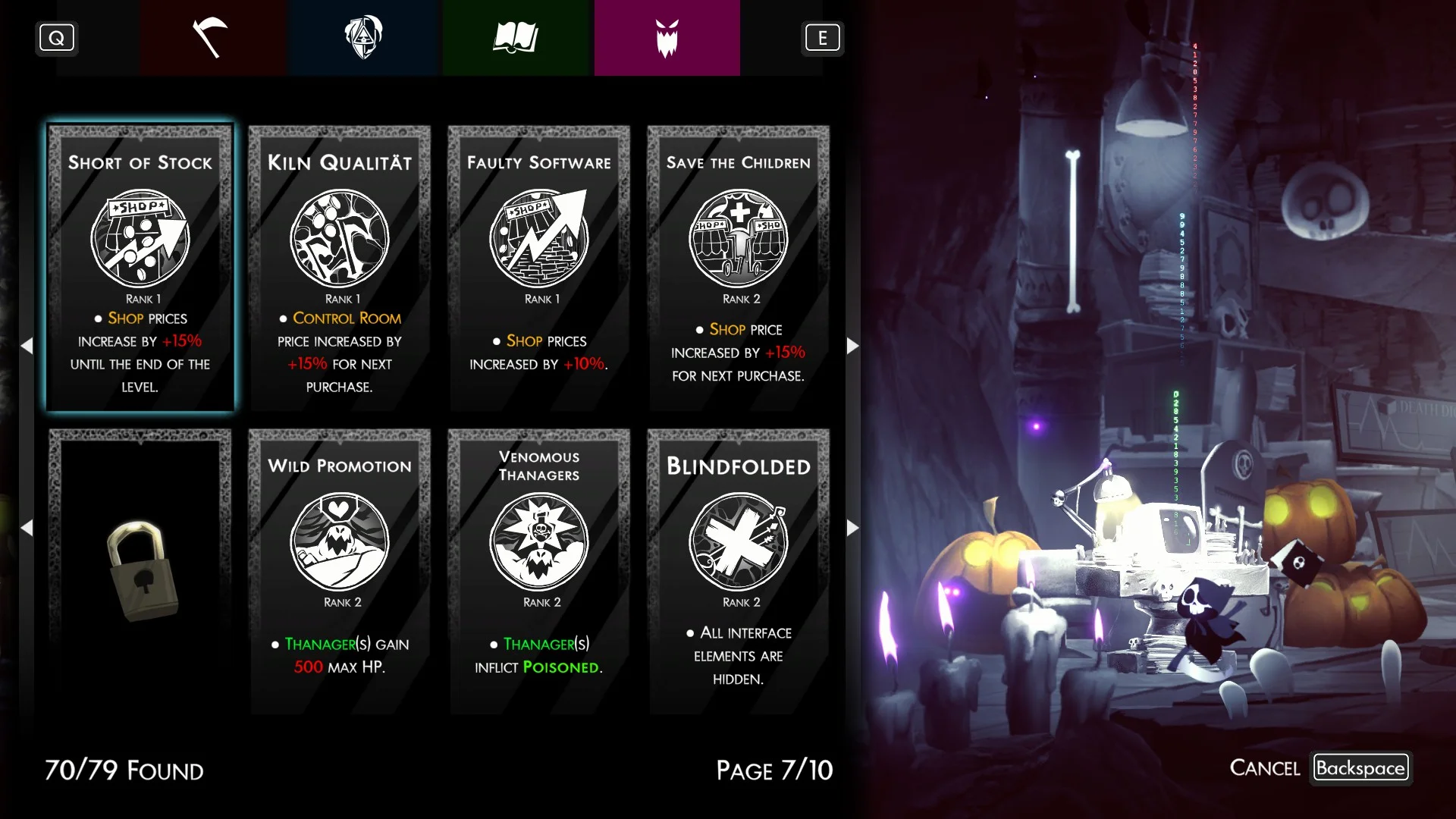Switch to the open book tab
The width and height of the screenshot is (1456, 819).
click(516, 38)
